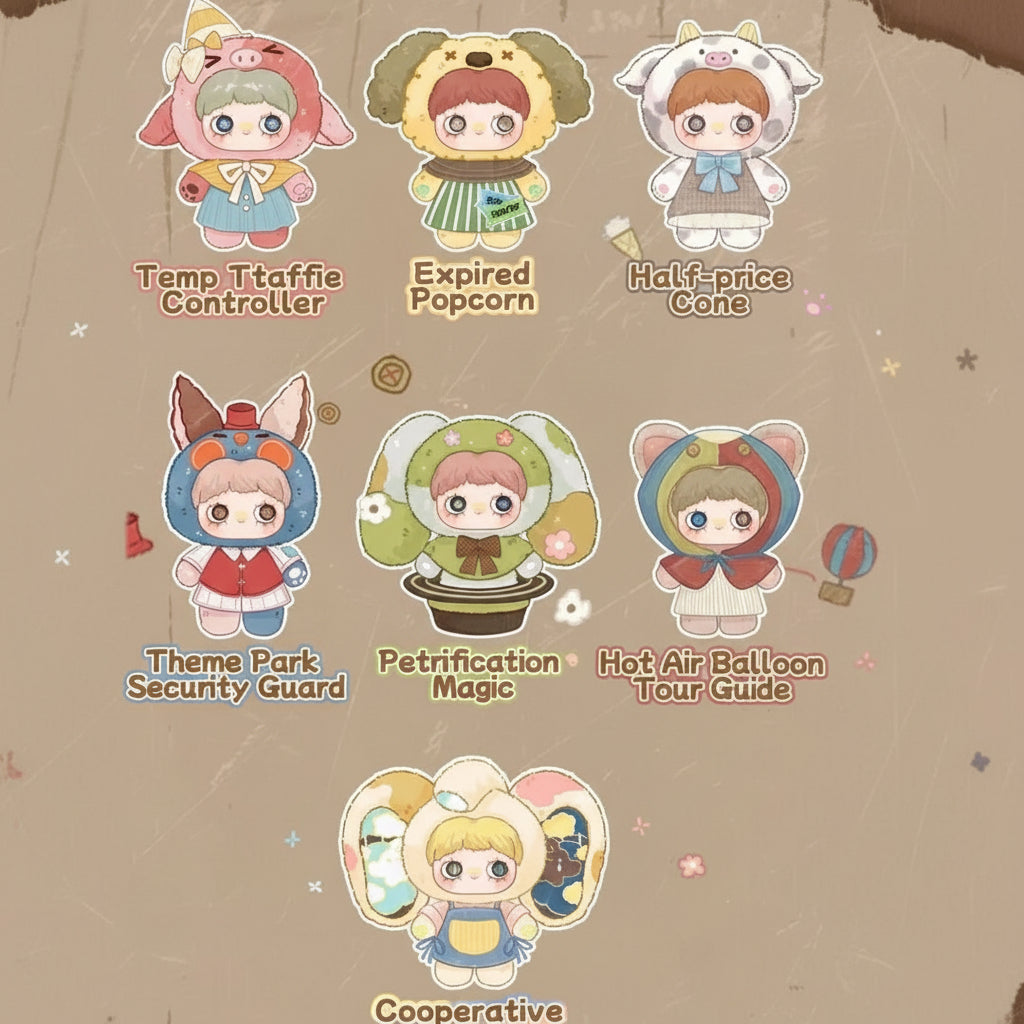The image size is (1024, 1024).
Task: Choose the Hot Air Balloon Tour Guide
Action: click(x=719, y=525)
